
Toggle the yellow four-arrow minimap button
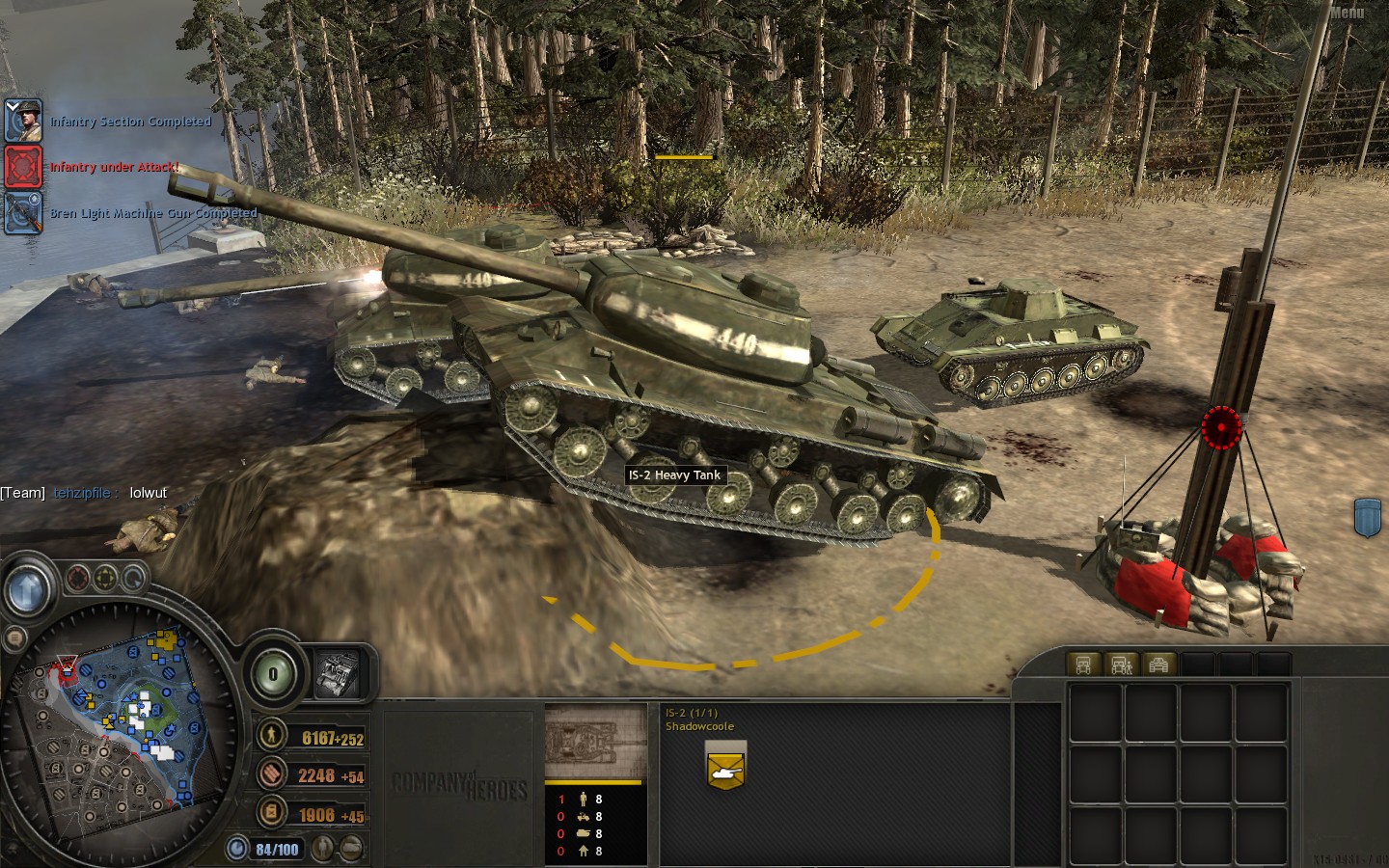[106, 579]
